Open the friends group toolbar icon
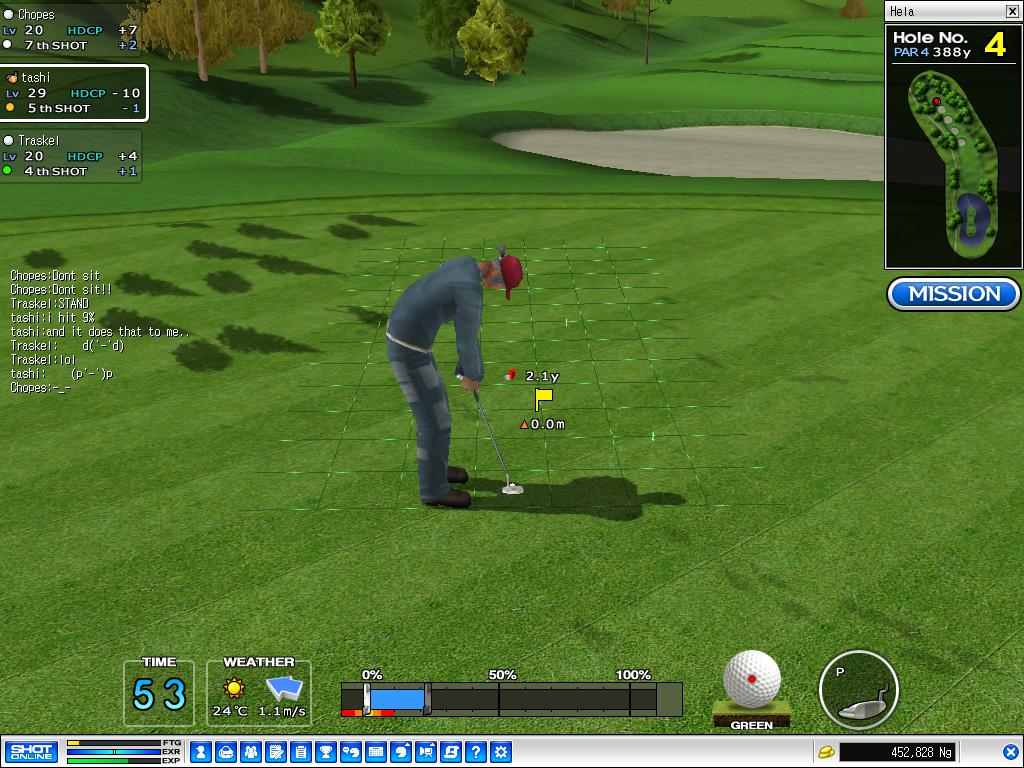Screen dimensions: 1024x768 click(x=251, y=752)
